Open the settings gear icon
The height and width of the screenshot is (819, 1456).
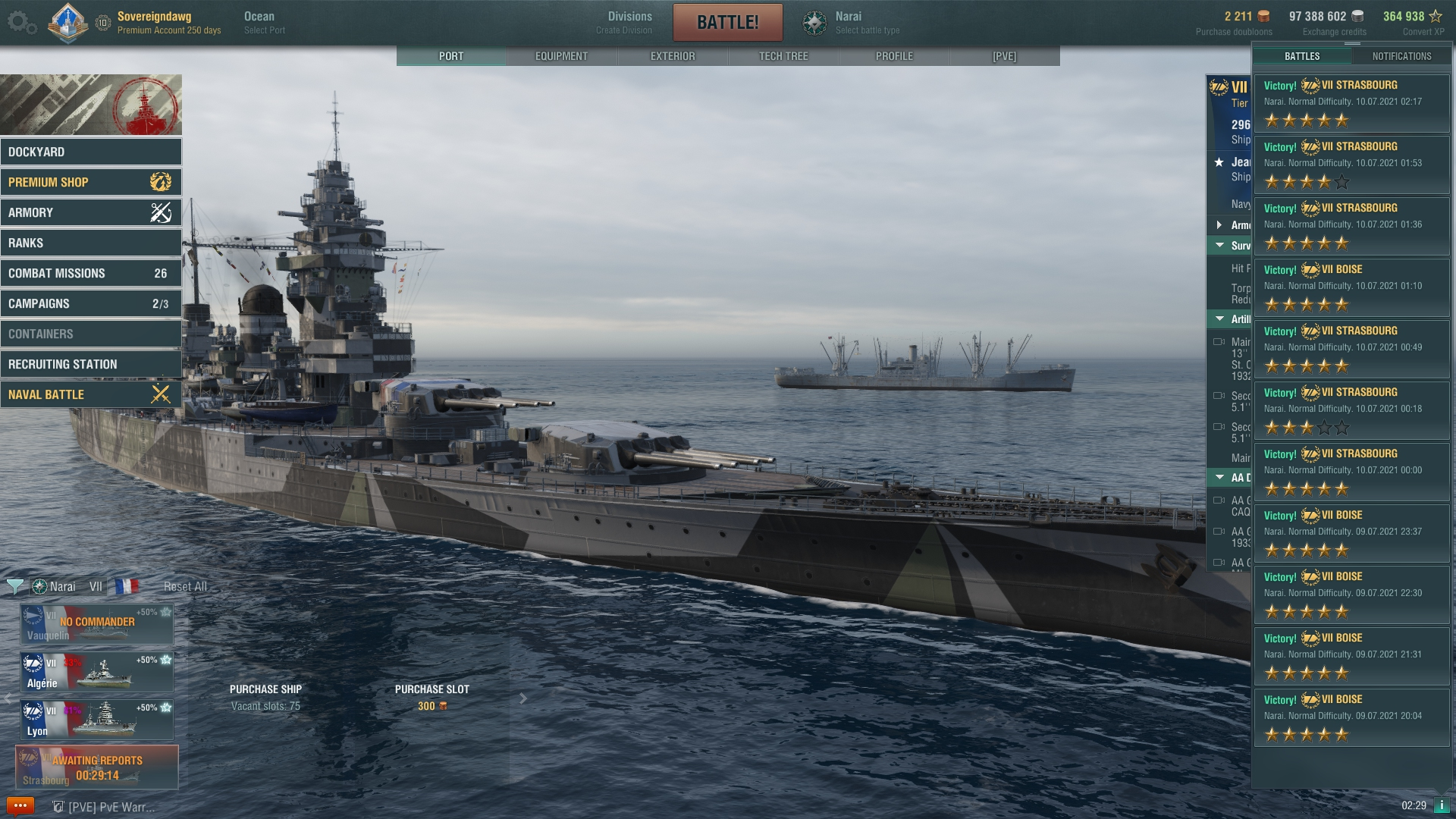point(18,22)
